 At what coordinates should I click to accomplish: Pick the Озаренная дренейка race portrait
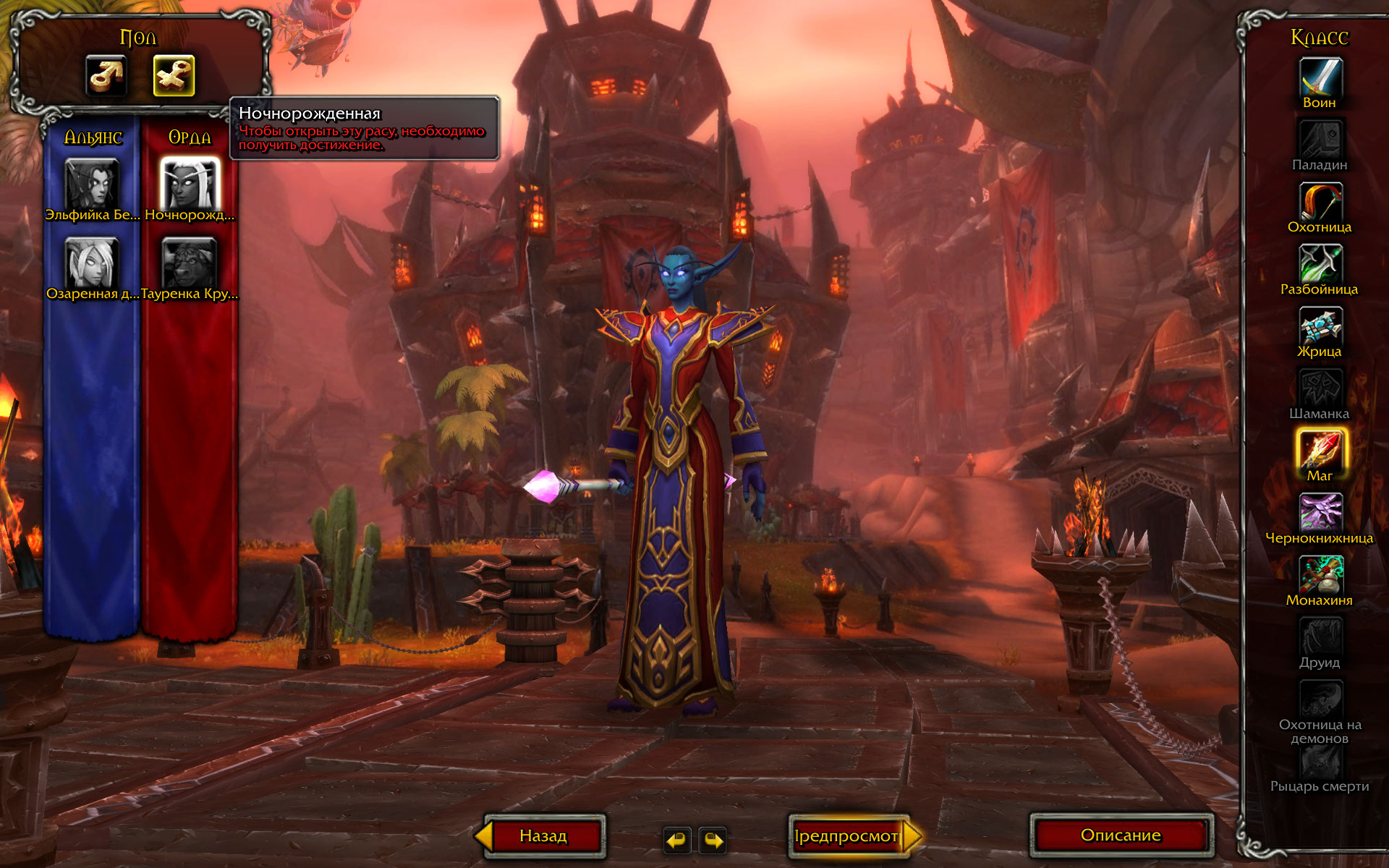92,263
